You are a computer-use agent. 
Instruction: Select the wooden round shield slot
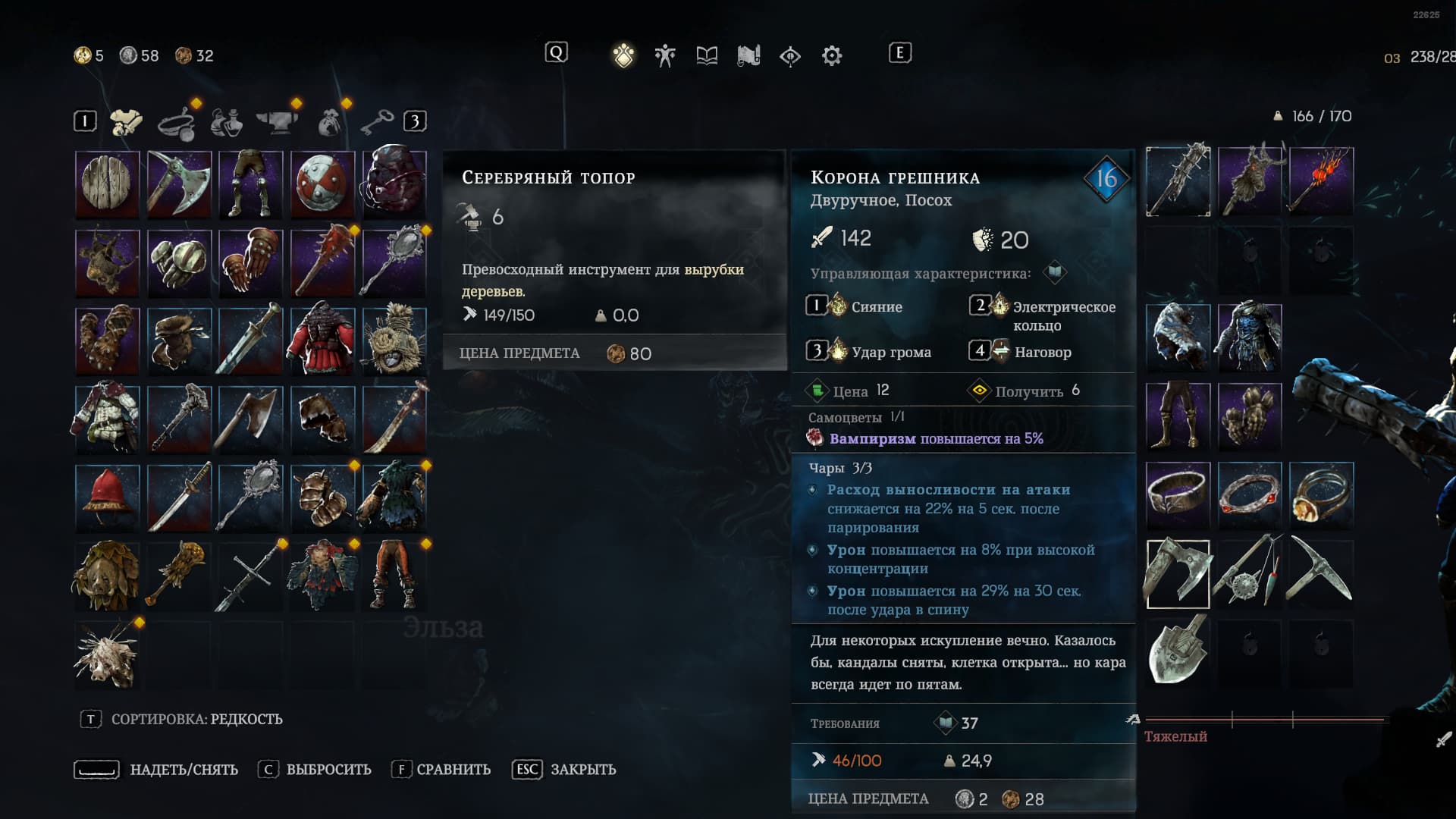(107, 184)
